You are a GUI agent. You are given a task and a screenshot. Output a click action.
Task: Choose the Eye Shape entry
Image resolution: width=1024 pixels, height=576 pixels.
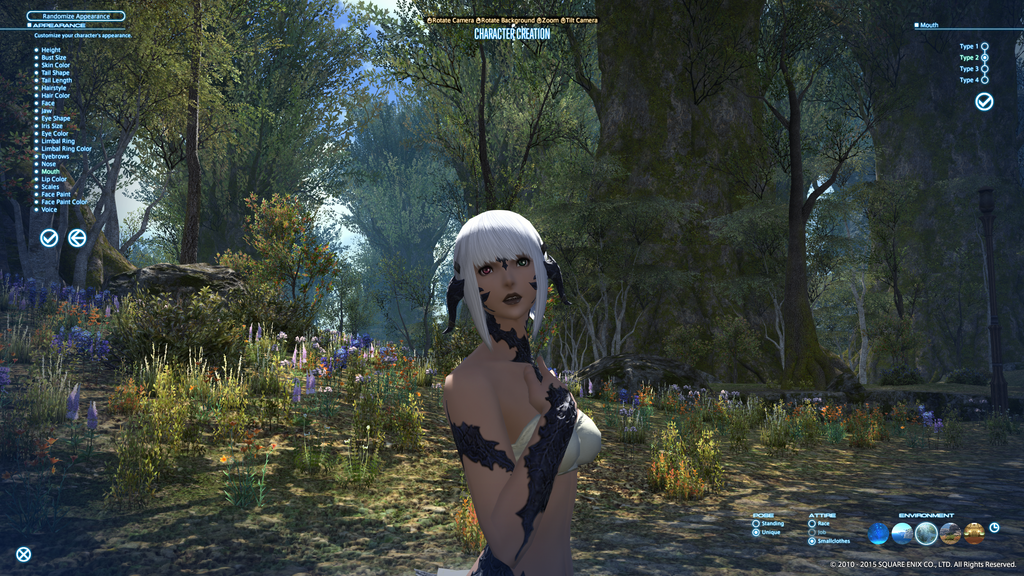tap(56, 119)
